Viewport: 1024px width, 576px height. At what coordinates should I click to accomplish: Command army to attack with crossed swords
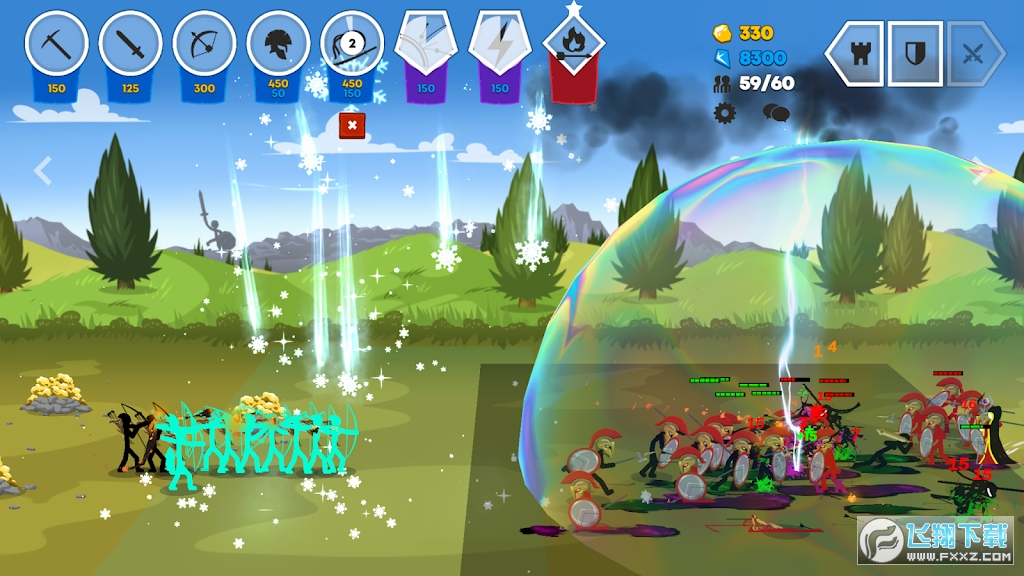coord(973,54)
